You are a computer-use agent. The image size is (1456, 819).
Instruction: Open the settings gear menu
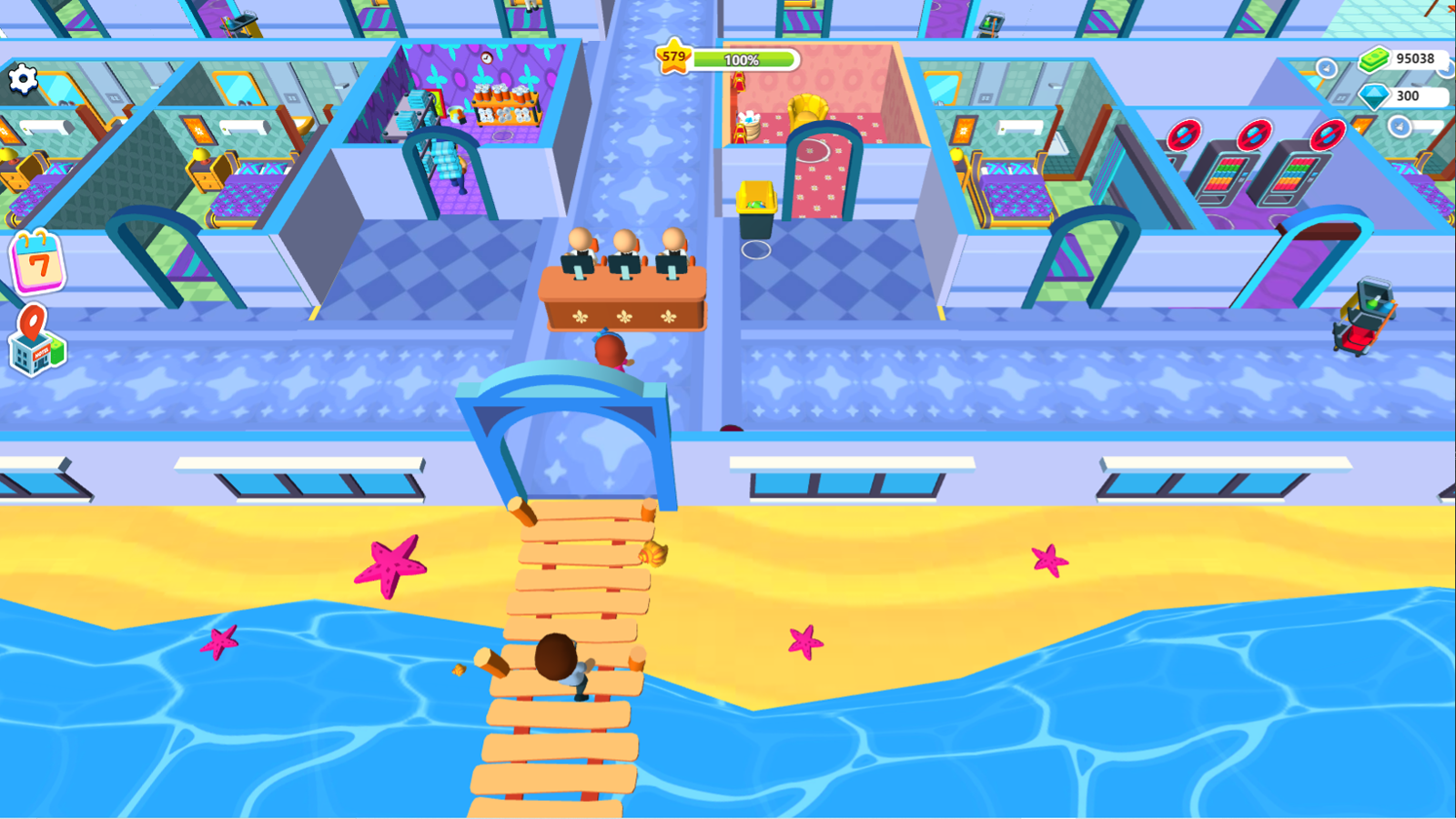(x=23, y=80)
